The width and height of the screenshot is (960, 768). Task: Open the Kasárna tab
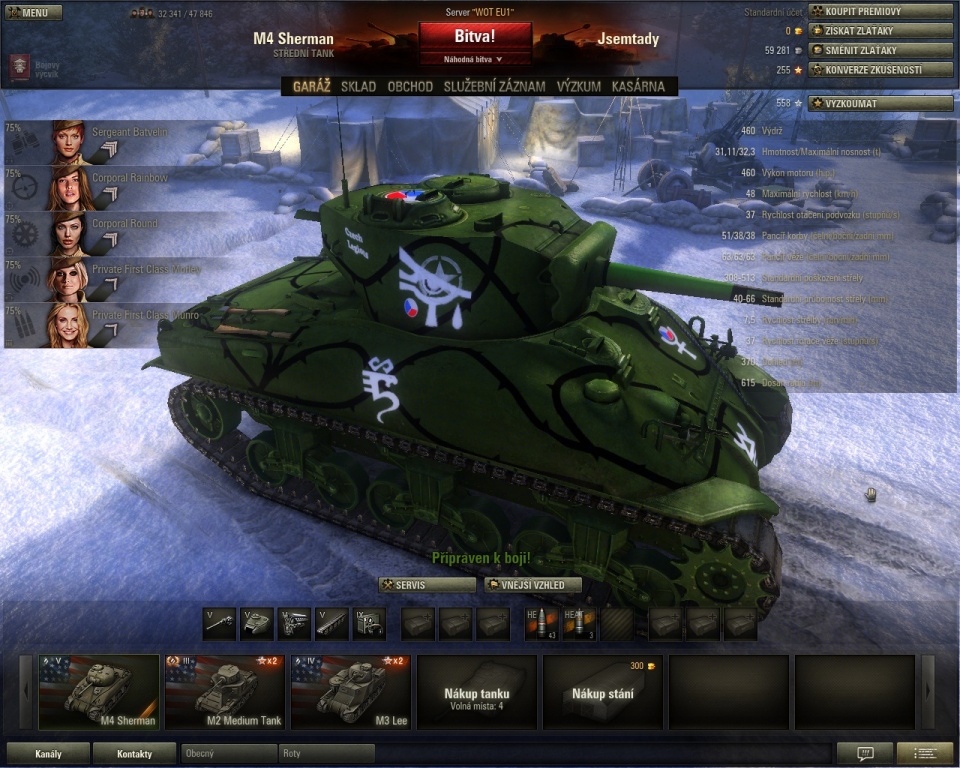tap(638, 87)
